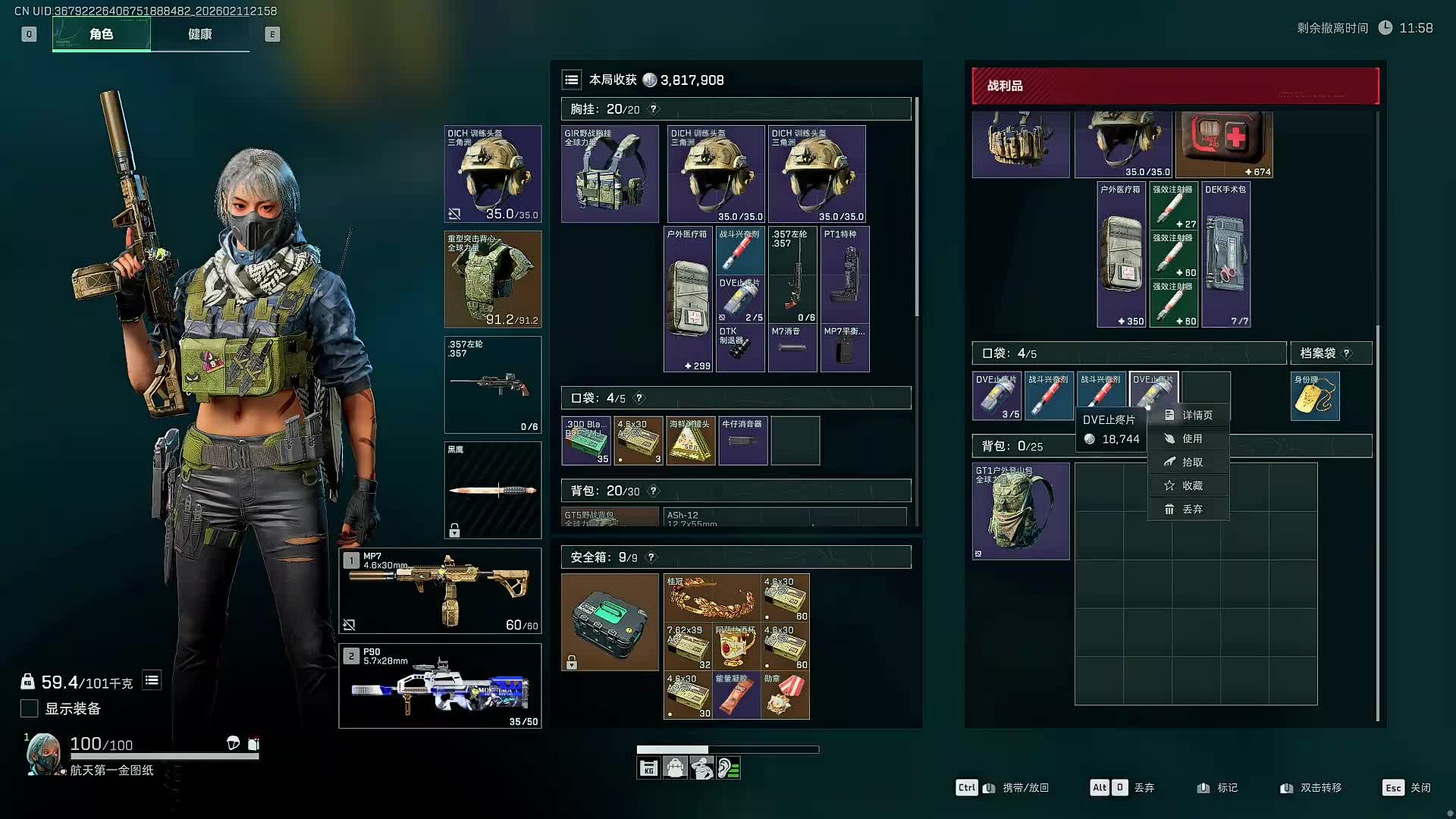Select the .357 revolver sidearm slot
Screen dimensions: 1456x819
pos(493,384)
